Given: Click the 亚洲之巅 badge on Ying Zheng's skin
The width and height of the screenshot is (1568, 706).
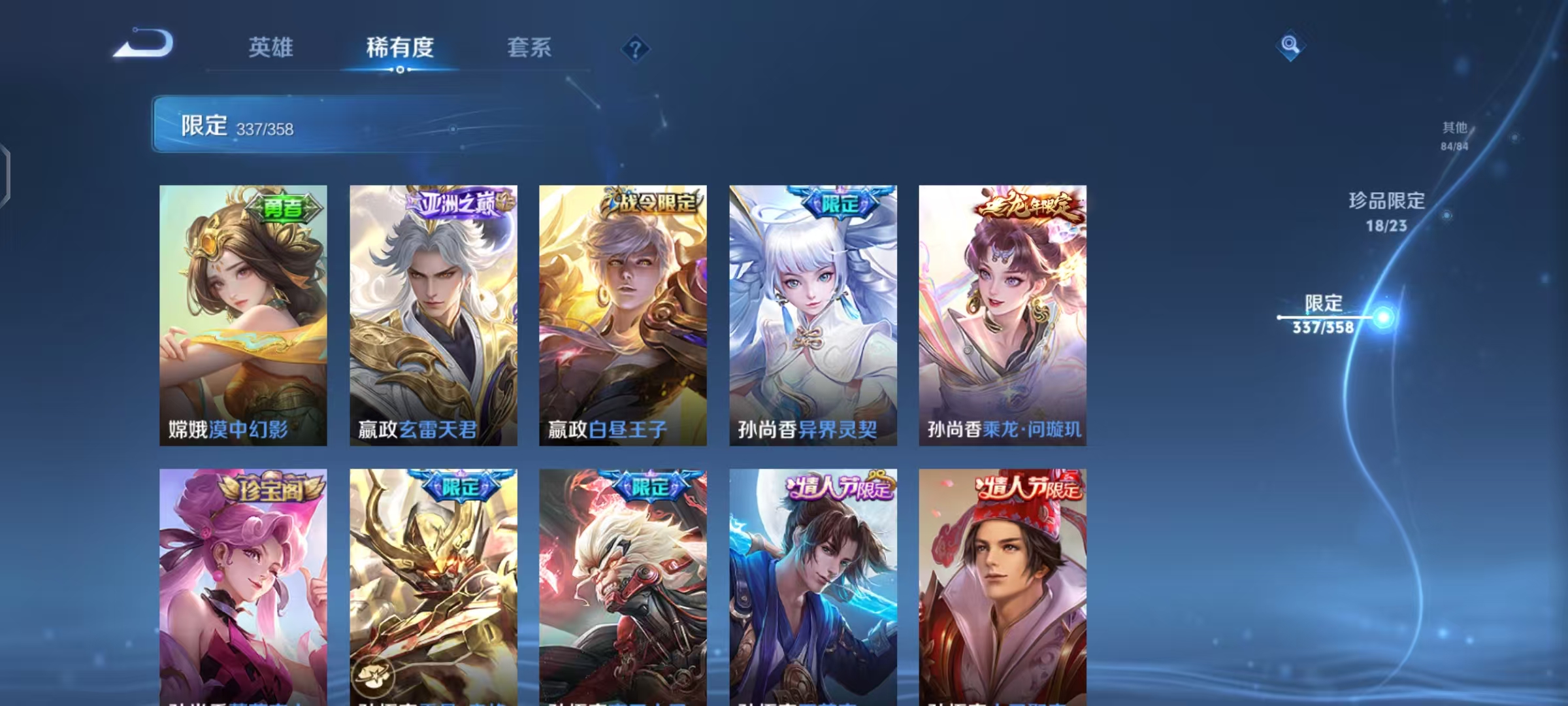Looking at the screenshot, I should point(457,205).
